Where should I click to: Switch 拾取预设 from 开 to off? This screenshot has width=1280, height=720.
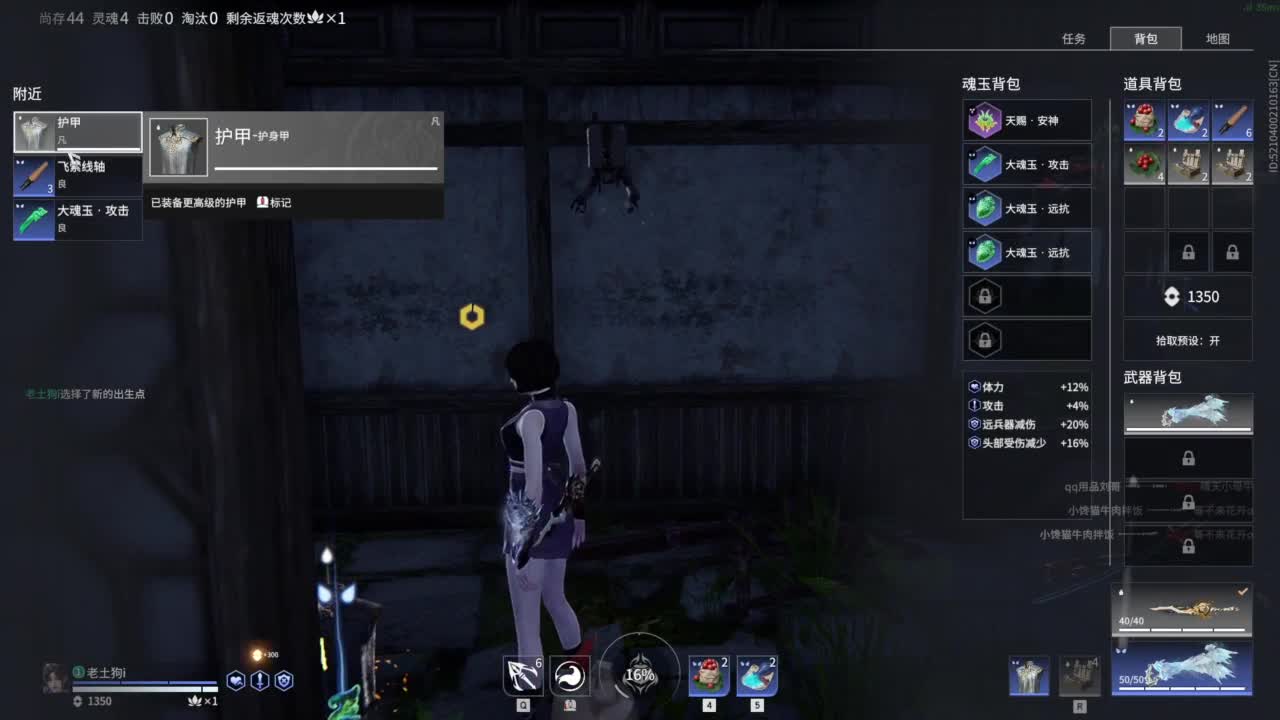point(1188,340)
